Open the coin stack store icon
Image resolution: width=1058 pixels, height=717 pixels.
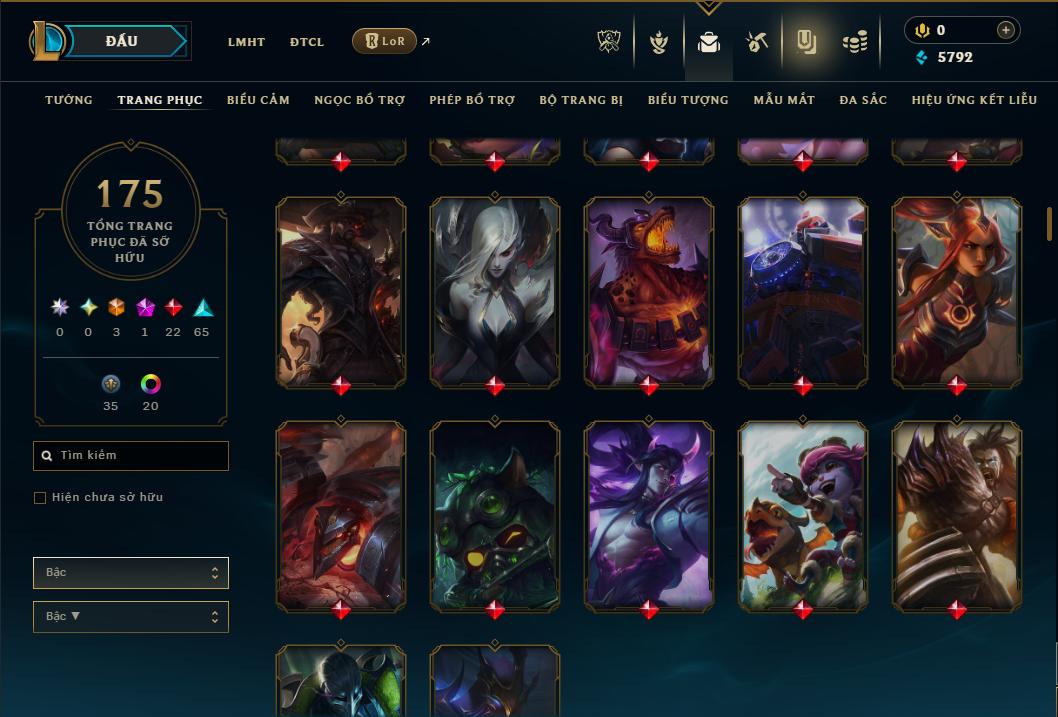(854, 41)
